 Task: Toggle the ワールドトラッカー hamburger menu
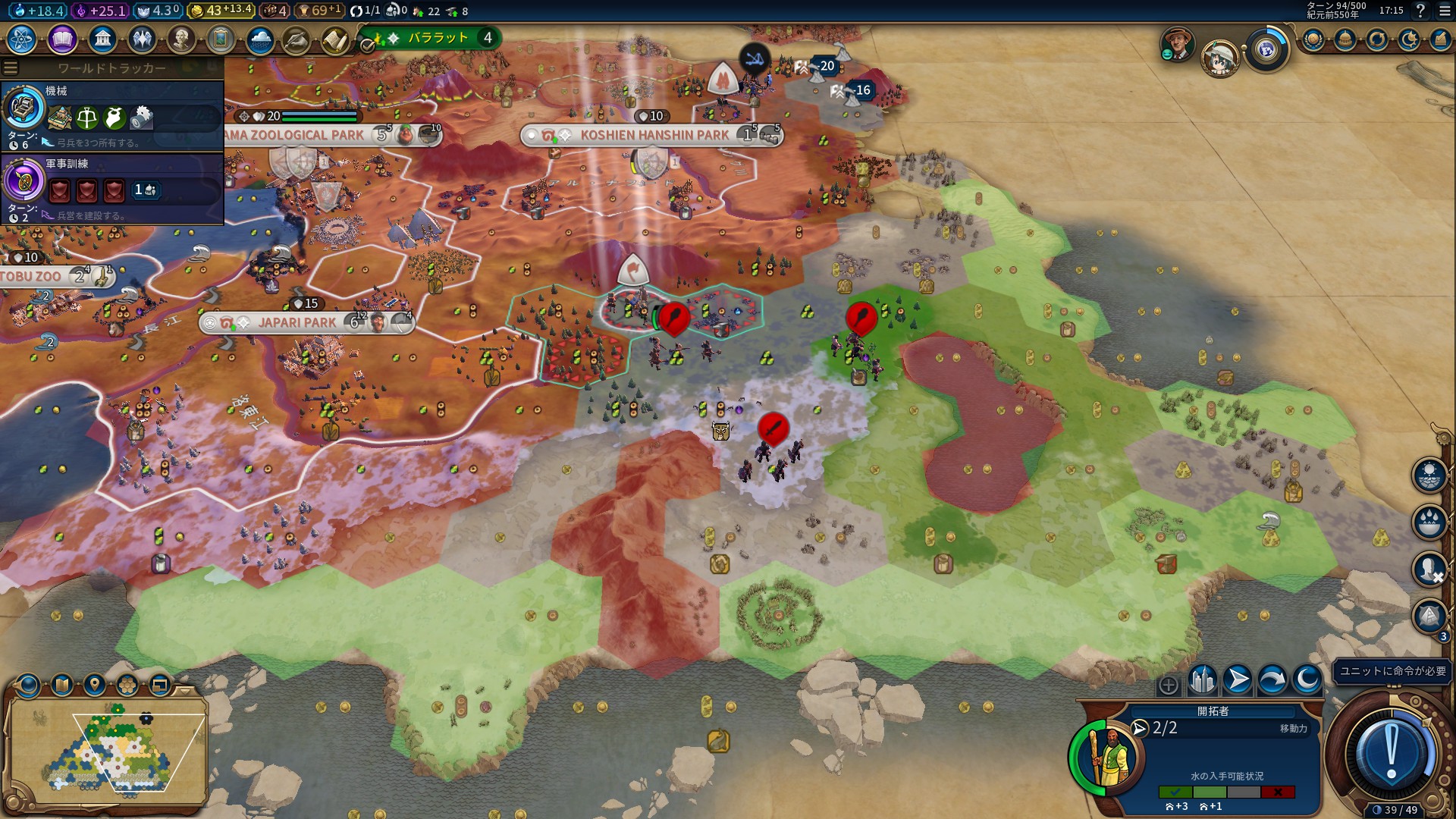pos(11,68)
